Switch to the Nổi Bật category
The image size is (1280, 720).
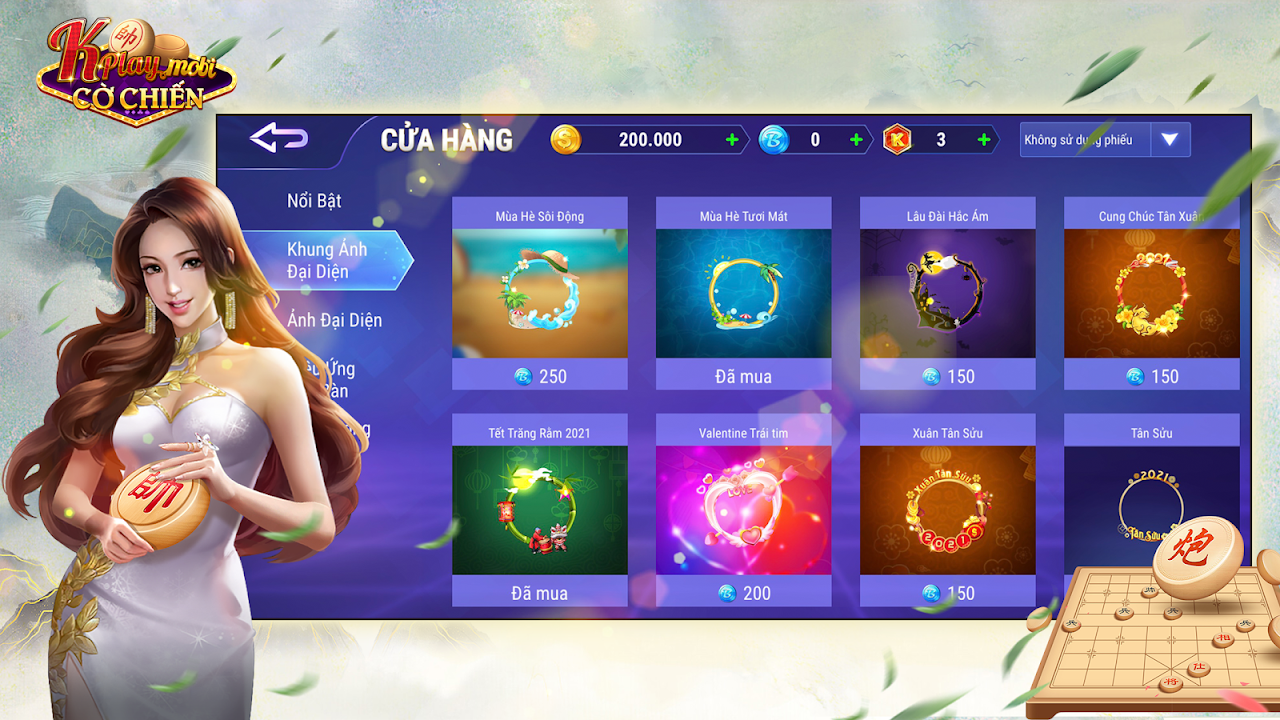coord(314,201)
